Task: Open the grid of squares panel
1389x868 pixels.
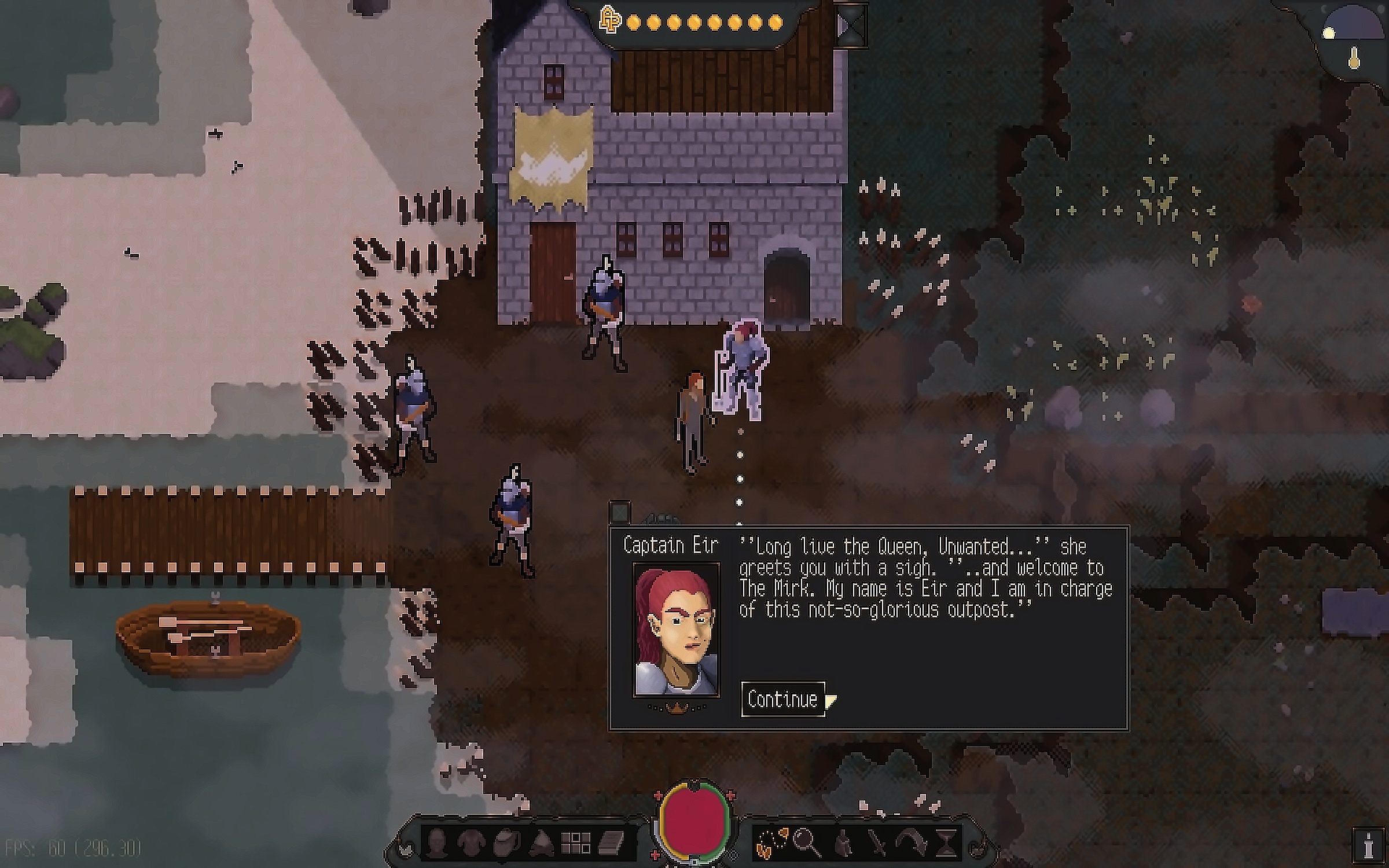Action: point(576,843)
